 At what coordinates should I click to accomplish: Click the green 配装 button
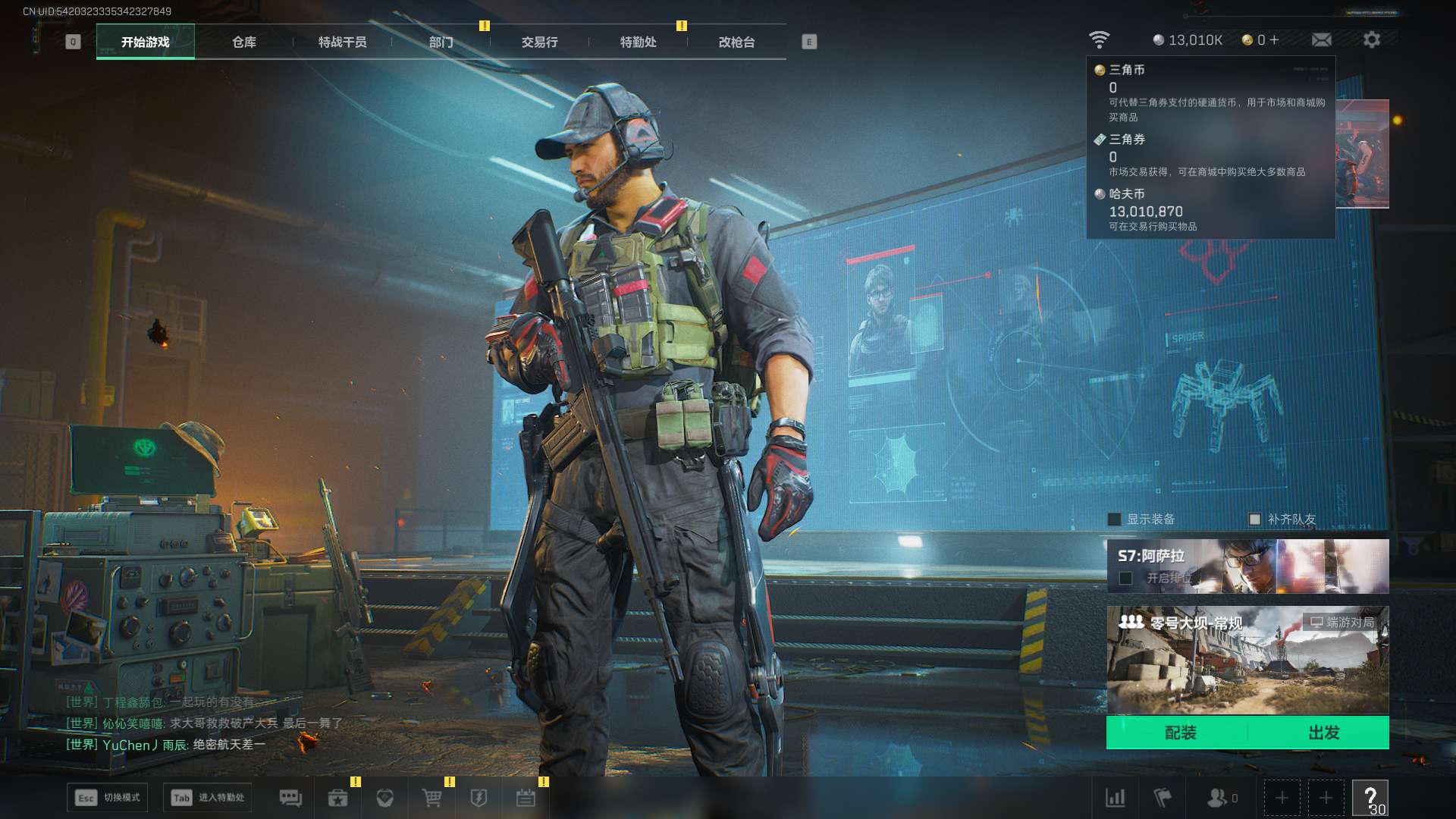coord(1180,733)
